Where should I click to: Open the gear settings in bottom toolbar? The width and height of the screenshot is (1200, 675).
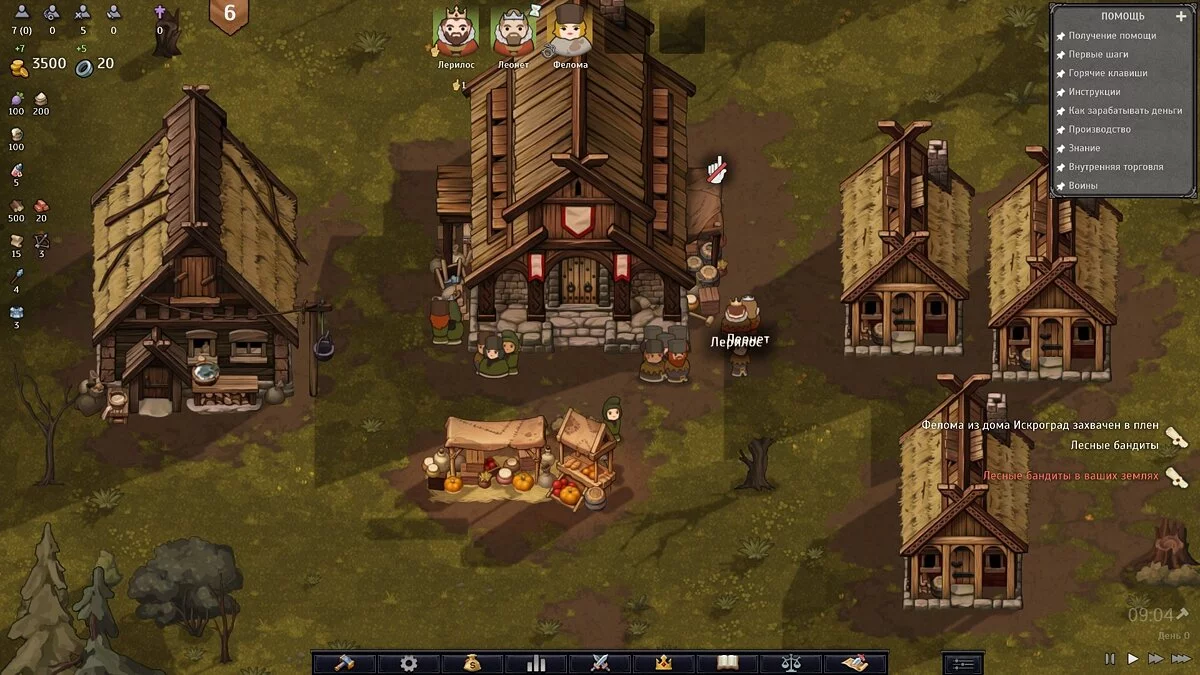408,663
